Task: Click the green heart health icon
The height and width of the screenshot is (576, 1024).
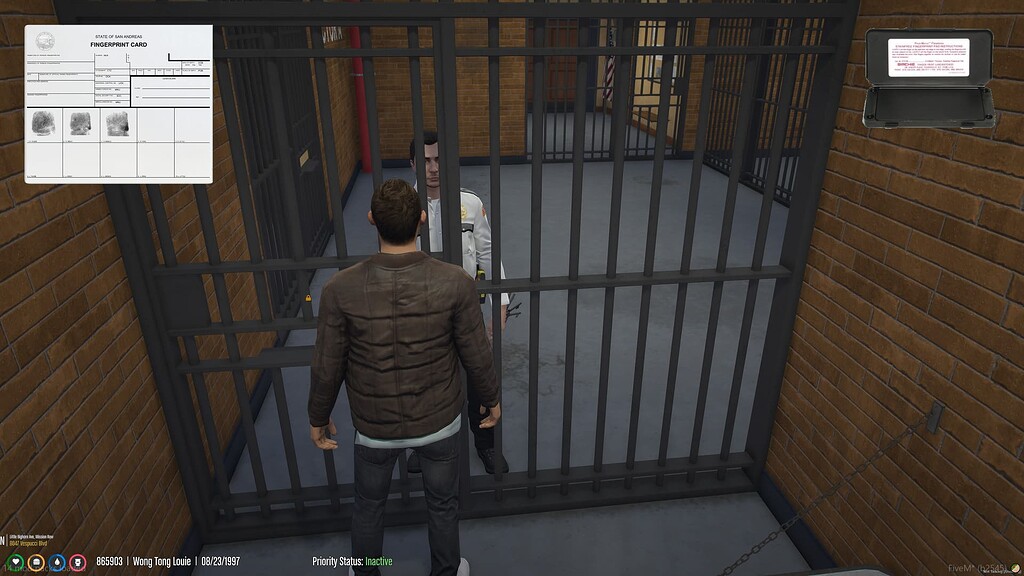Action: (14, 562)
